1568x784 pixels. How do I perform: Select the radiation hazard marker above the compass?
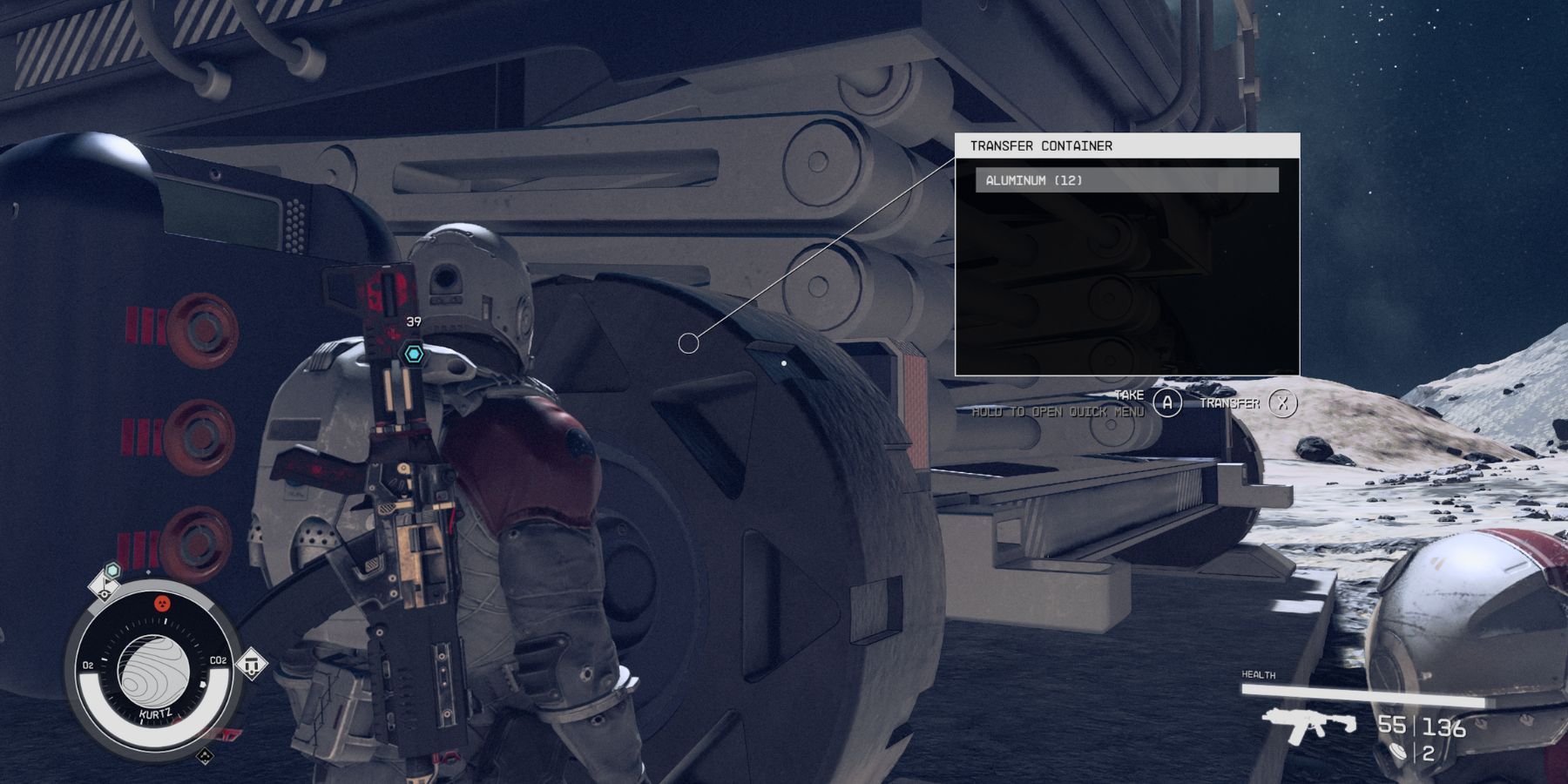pos(162,604)
